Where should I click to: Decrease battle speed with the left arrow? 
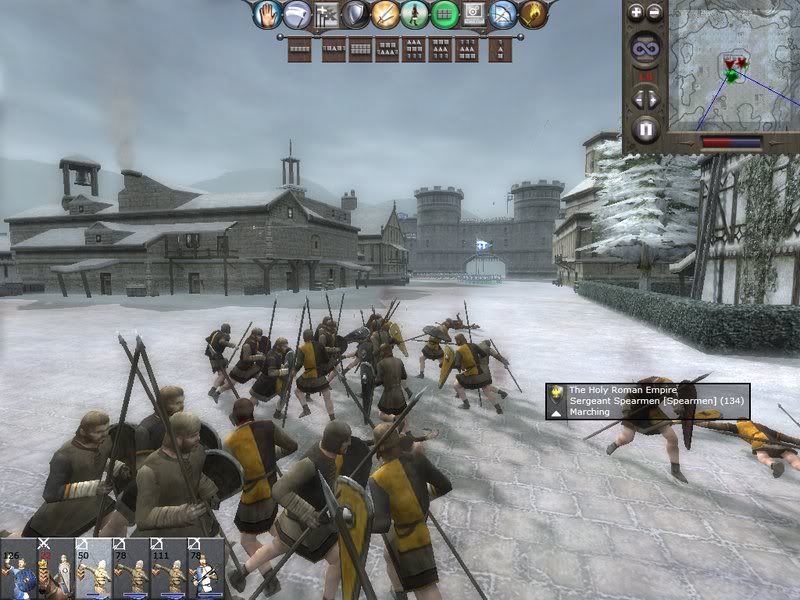[637, 99]
